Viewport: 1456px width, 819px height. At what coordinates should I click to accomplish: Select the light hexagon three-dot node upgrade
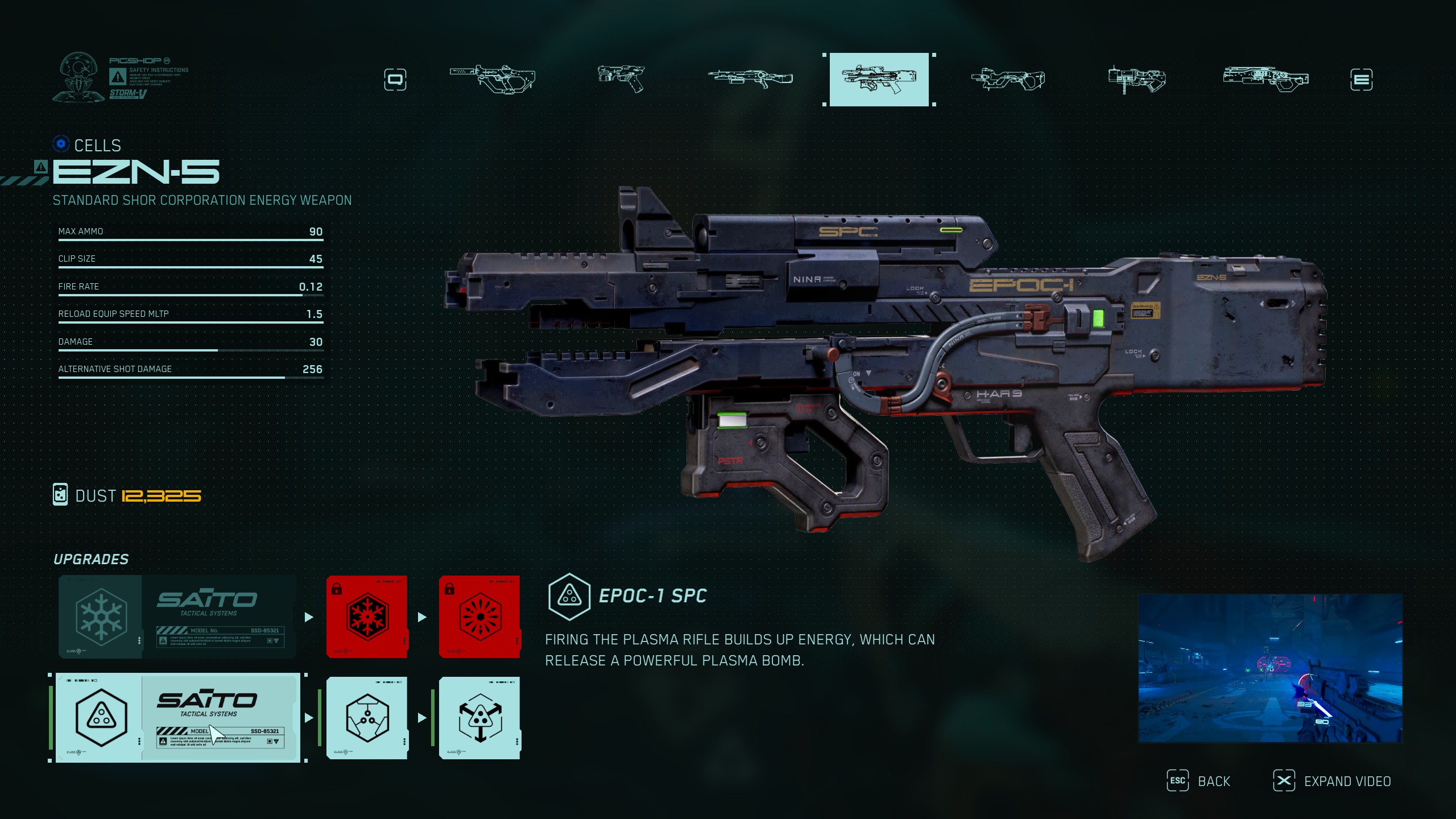point(367,718)
